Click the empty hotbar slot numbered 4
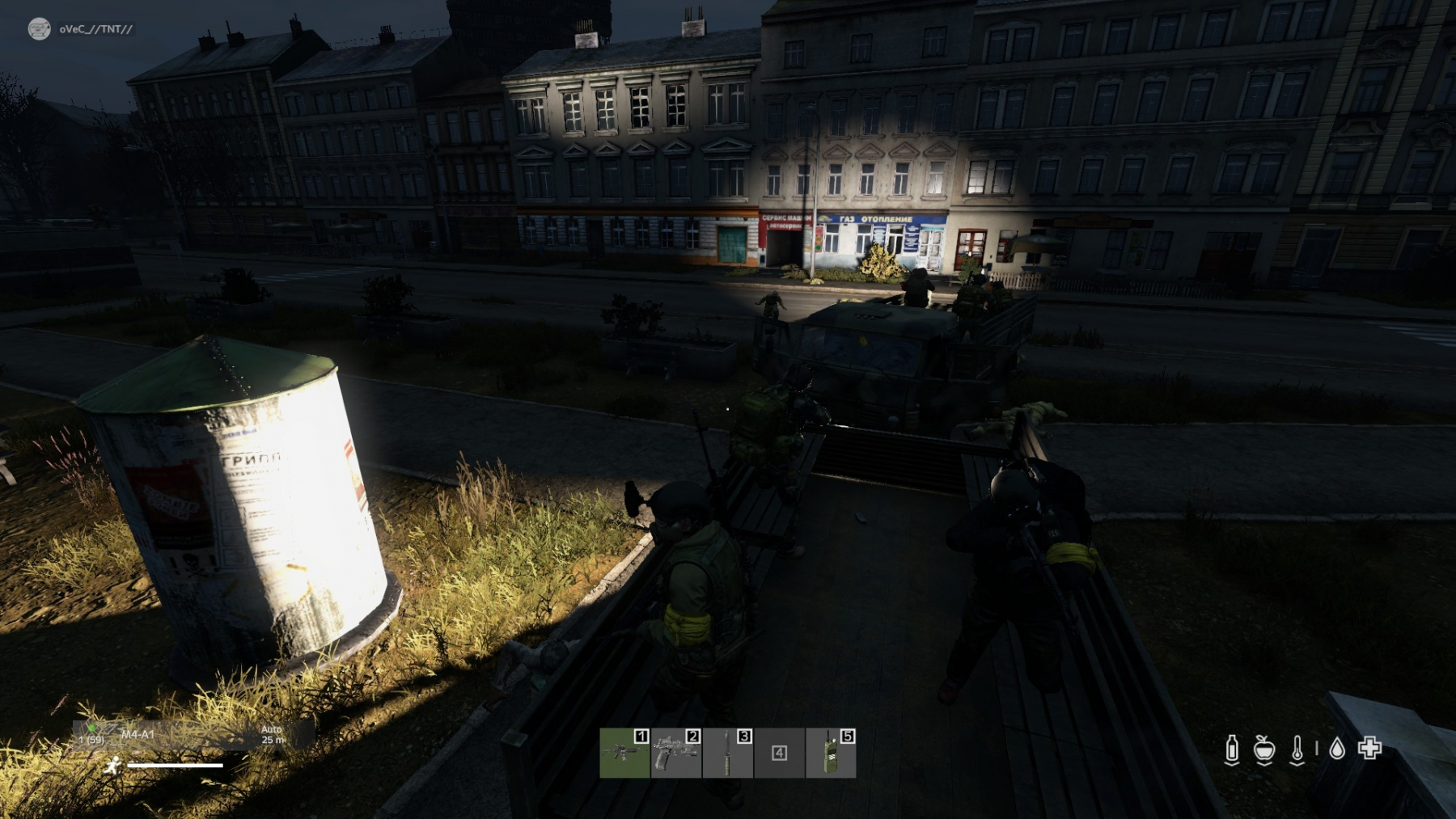Viewport: 1456px width, 819px height. point(779,753)
